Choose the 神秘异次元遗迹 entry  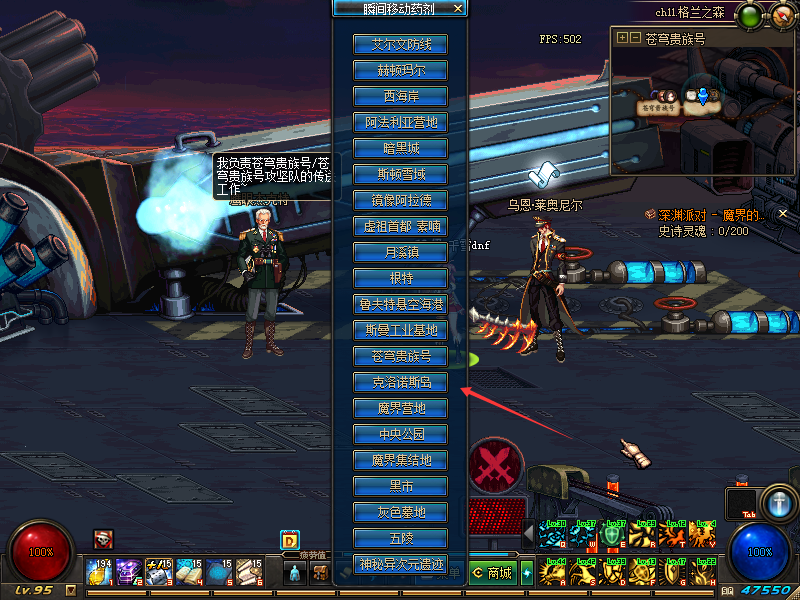pos(400,564)
